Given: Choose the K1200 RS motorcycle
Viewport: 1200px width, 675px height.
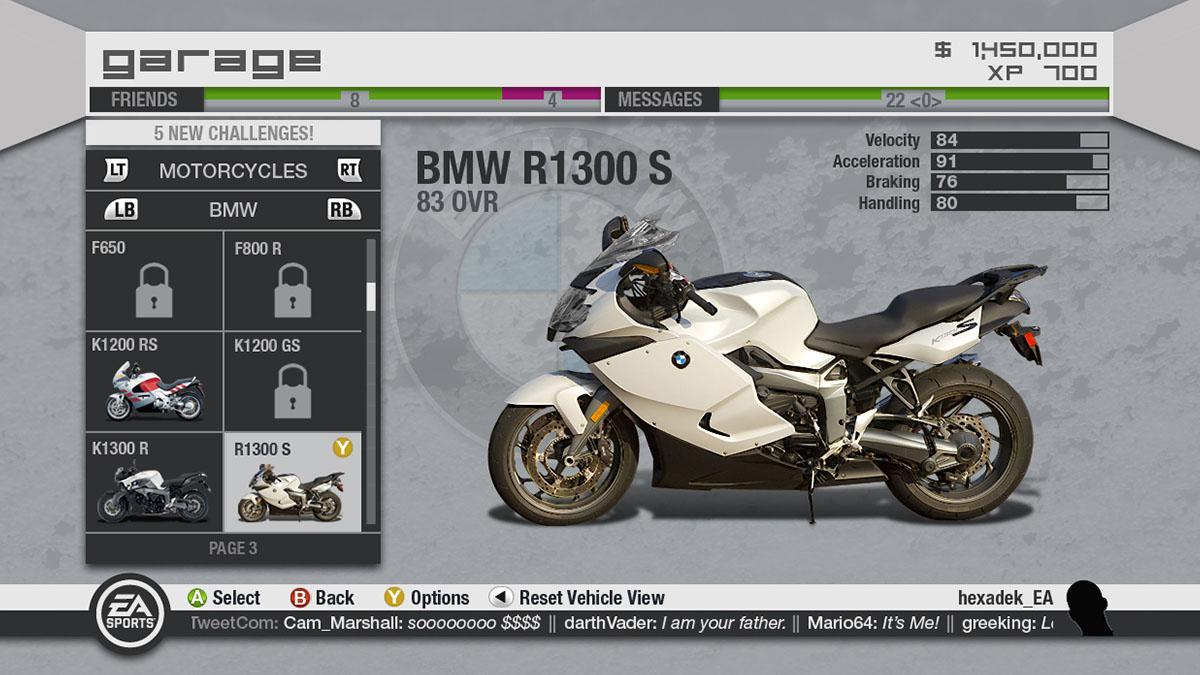Looking at the screenshot, I should click(154, 381).
